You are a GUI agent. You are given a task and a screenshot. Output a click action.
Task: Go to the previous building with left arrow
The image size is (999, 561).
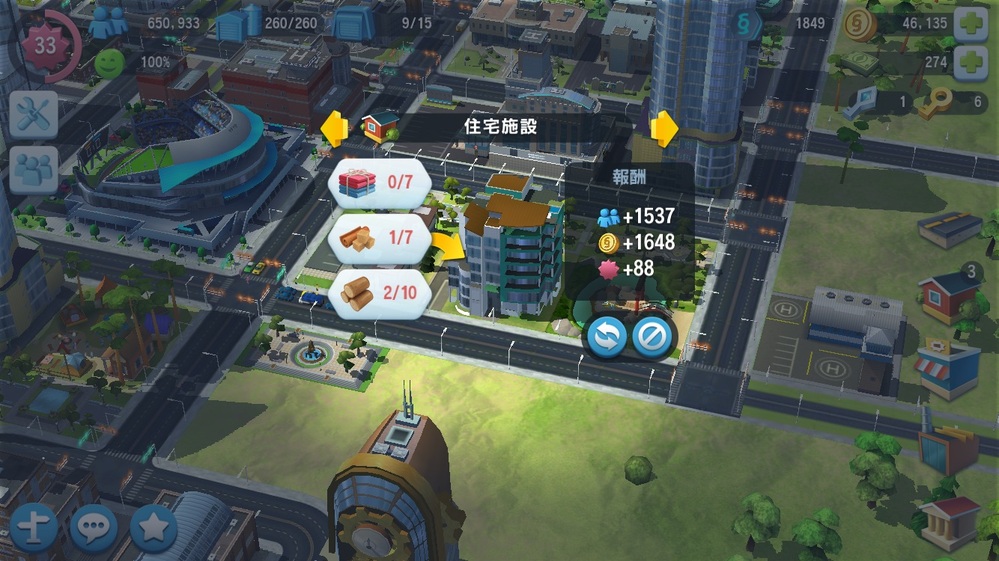coord(334,127)
